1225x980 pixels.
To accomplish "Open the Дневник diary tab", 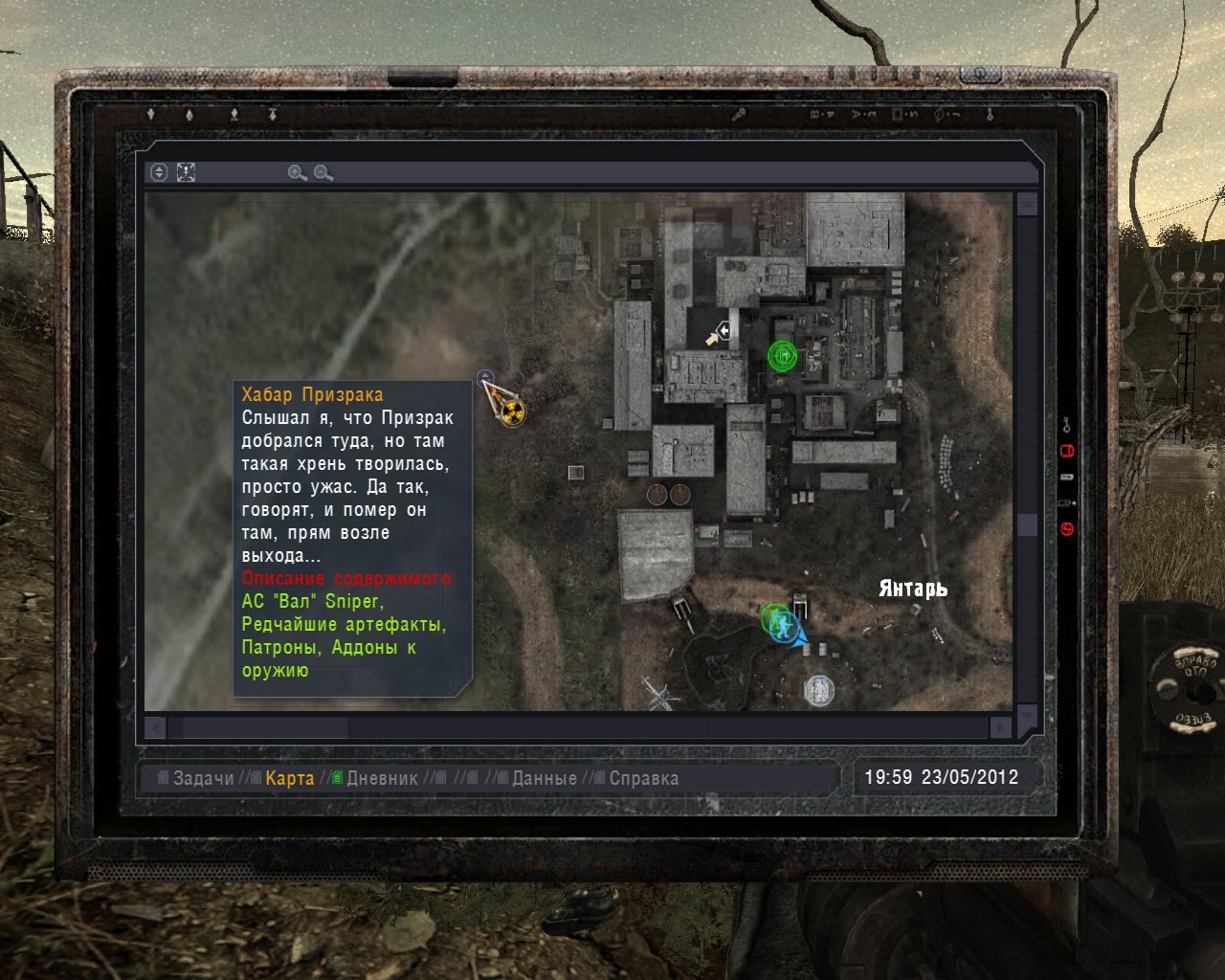I will pos(382,778).
